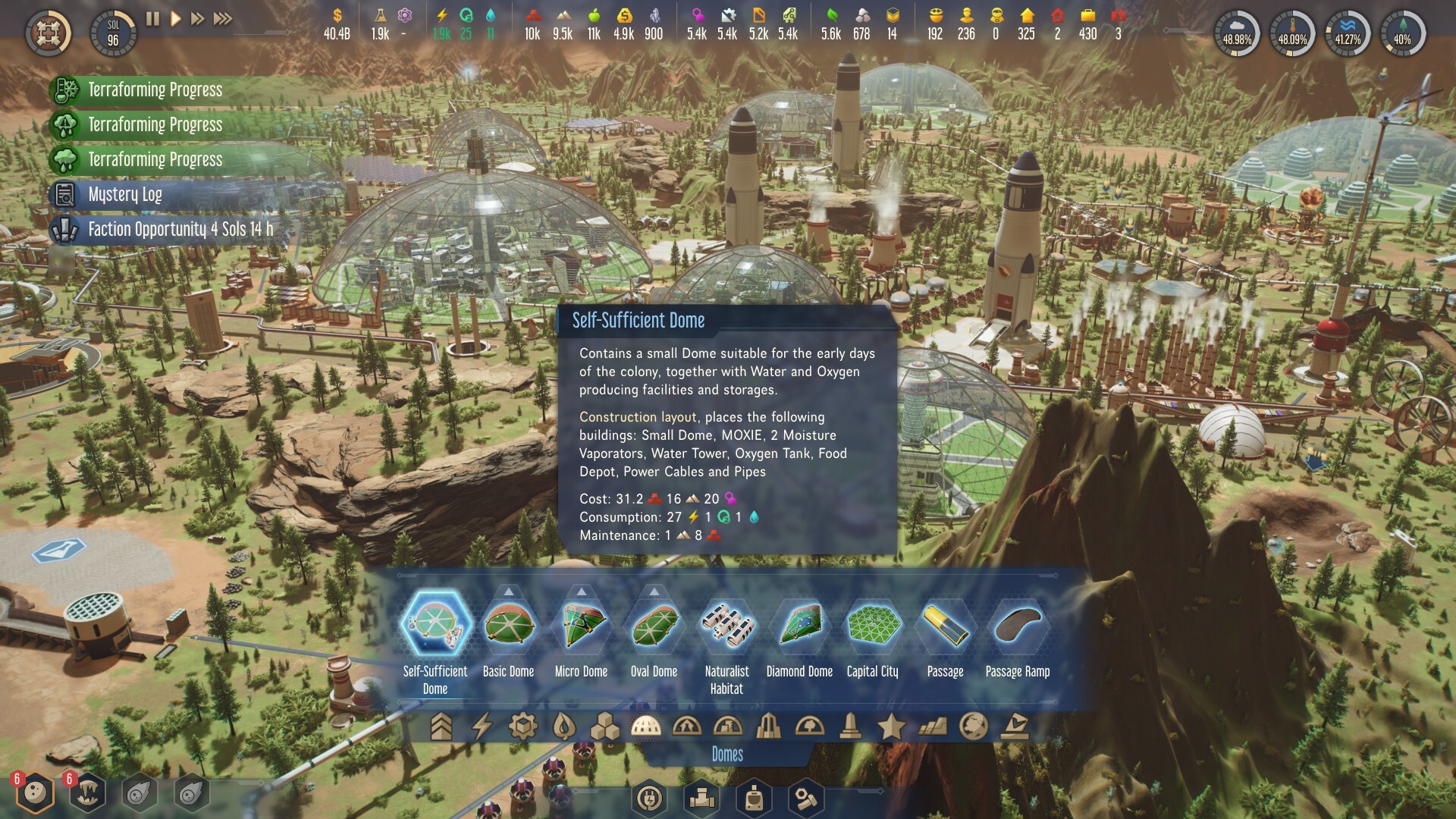This screenshot has height=819, width=1456.
Task: Open the Power build category
Action: 484,726
